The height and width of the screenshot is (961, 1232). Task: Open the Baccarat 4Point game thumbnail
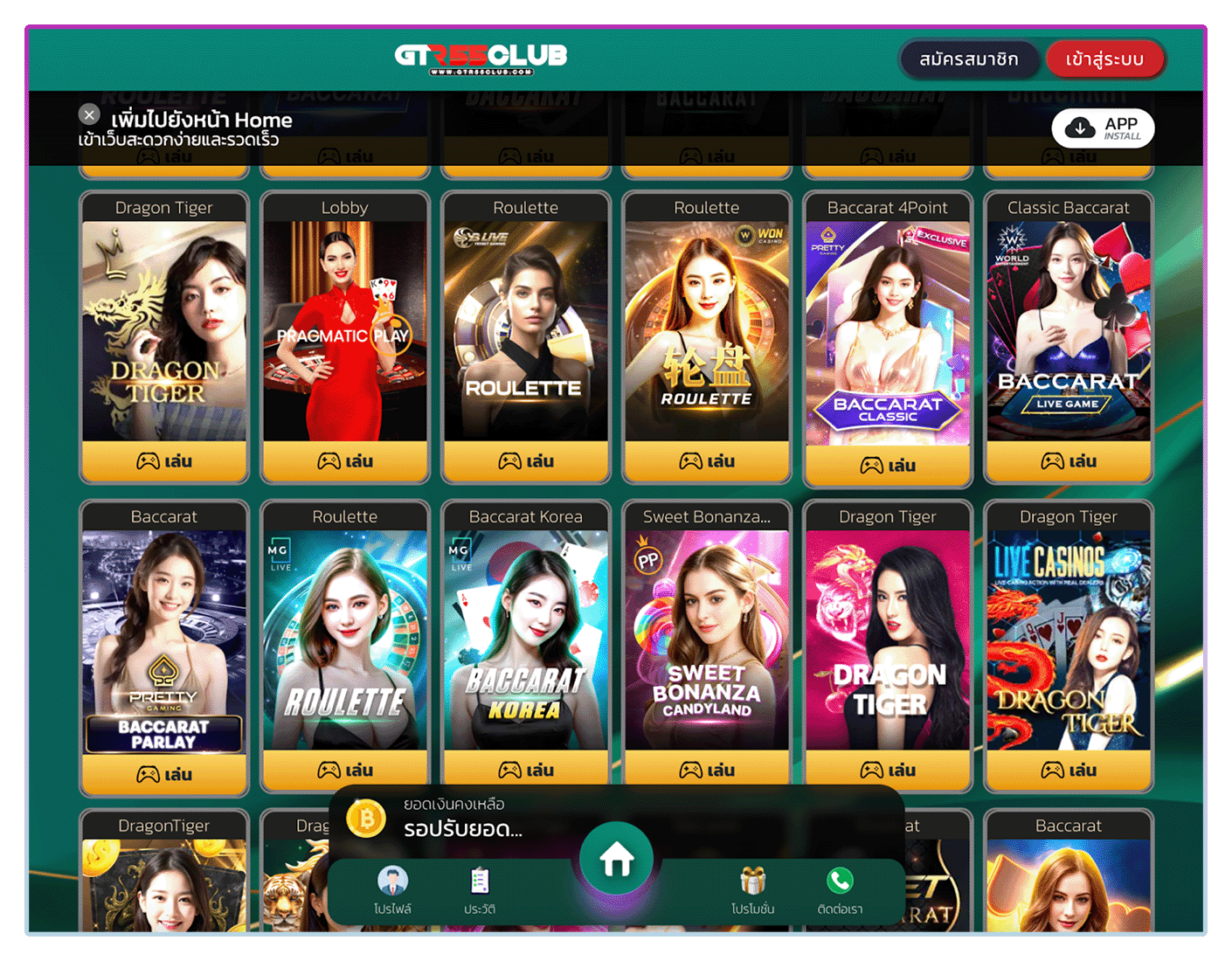point(887,332)
